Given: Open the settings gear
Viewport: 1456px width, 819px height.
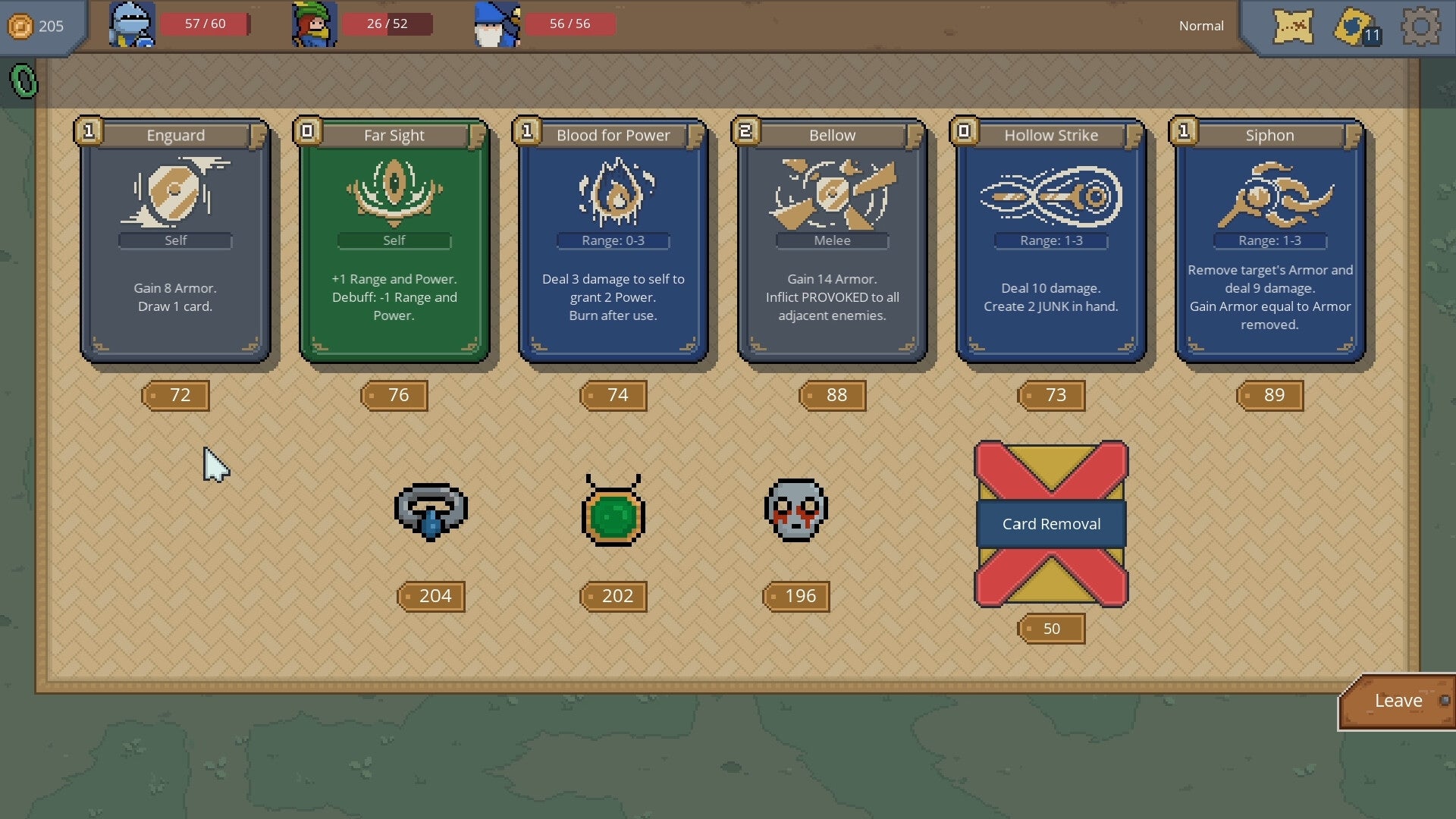Looking at the screenshot, I should (1420, 26).
